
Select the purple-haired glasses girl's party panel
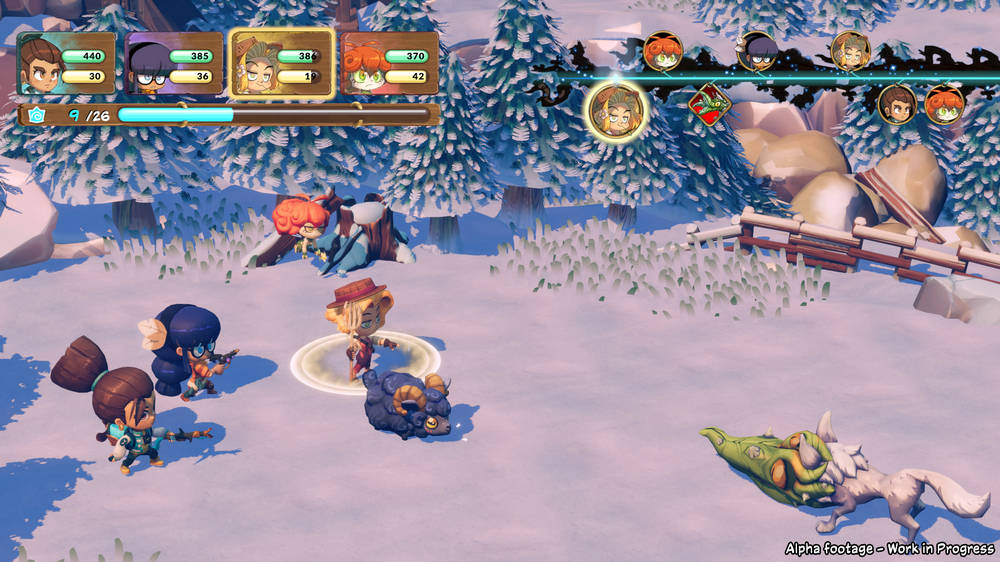coord(175,64)
